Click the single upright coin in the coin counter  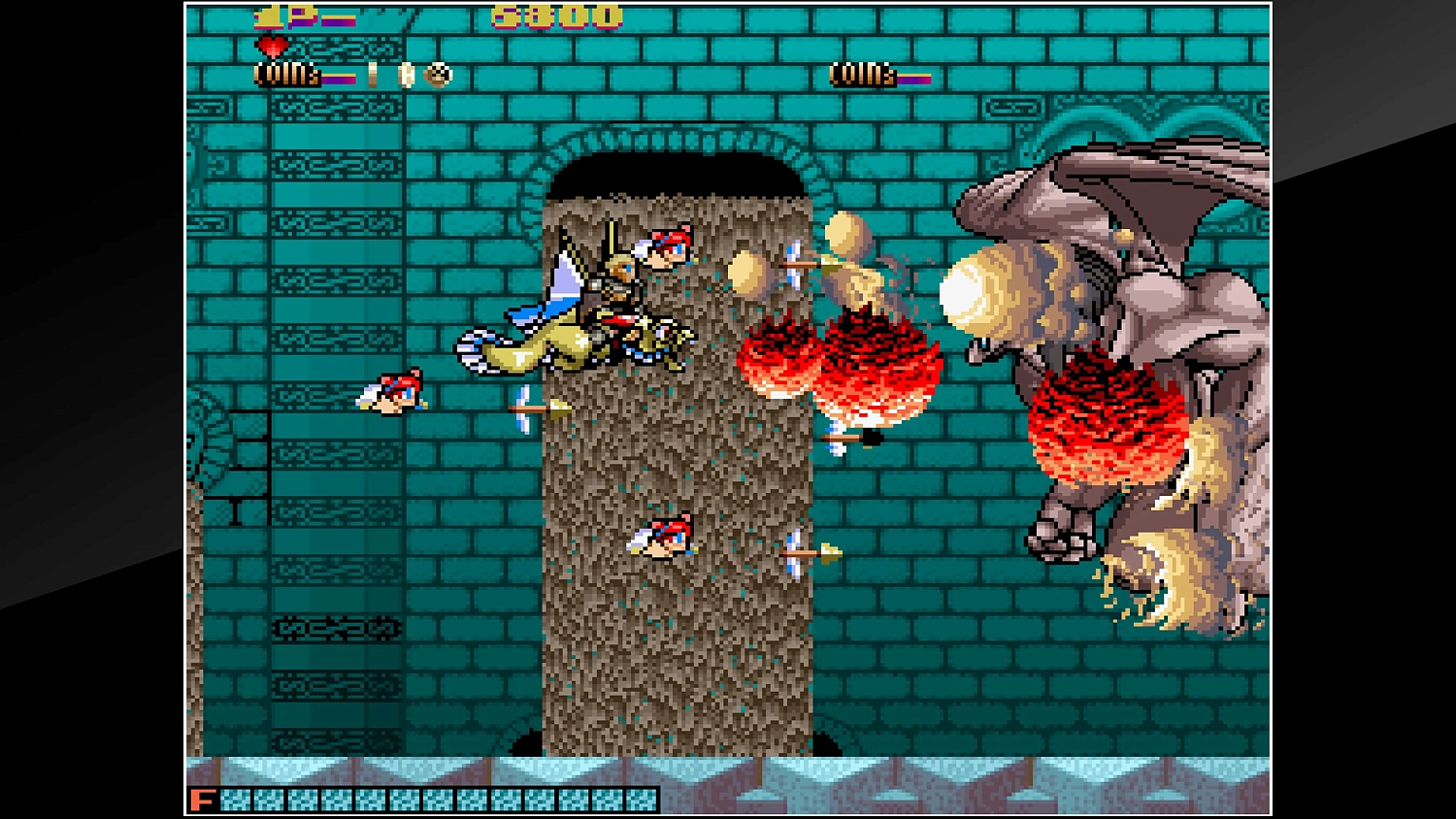point(374,75)
